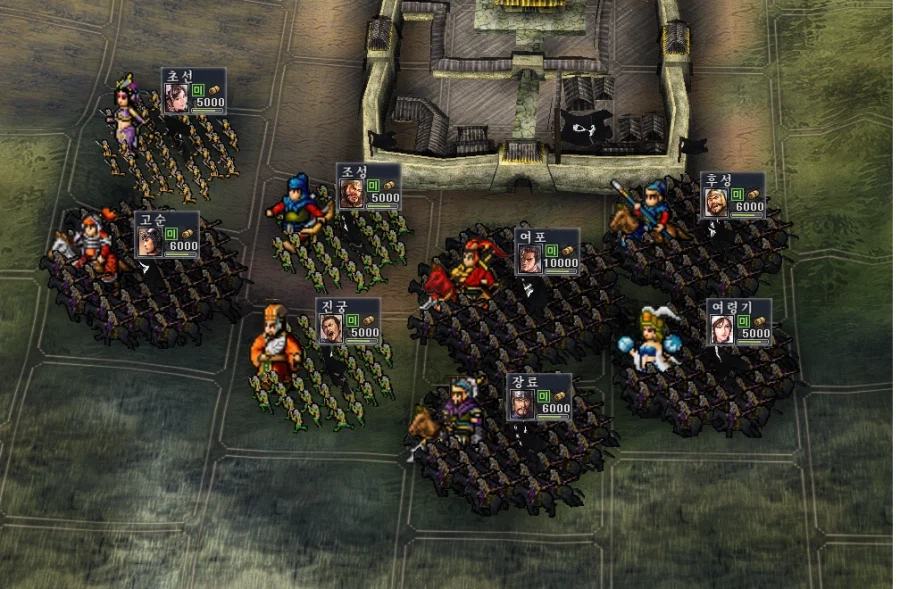Choose the 고순 unit label with 6000 troops
Screen dimensions: 900x589
pyautogui.click(x=167, y=236)
